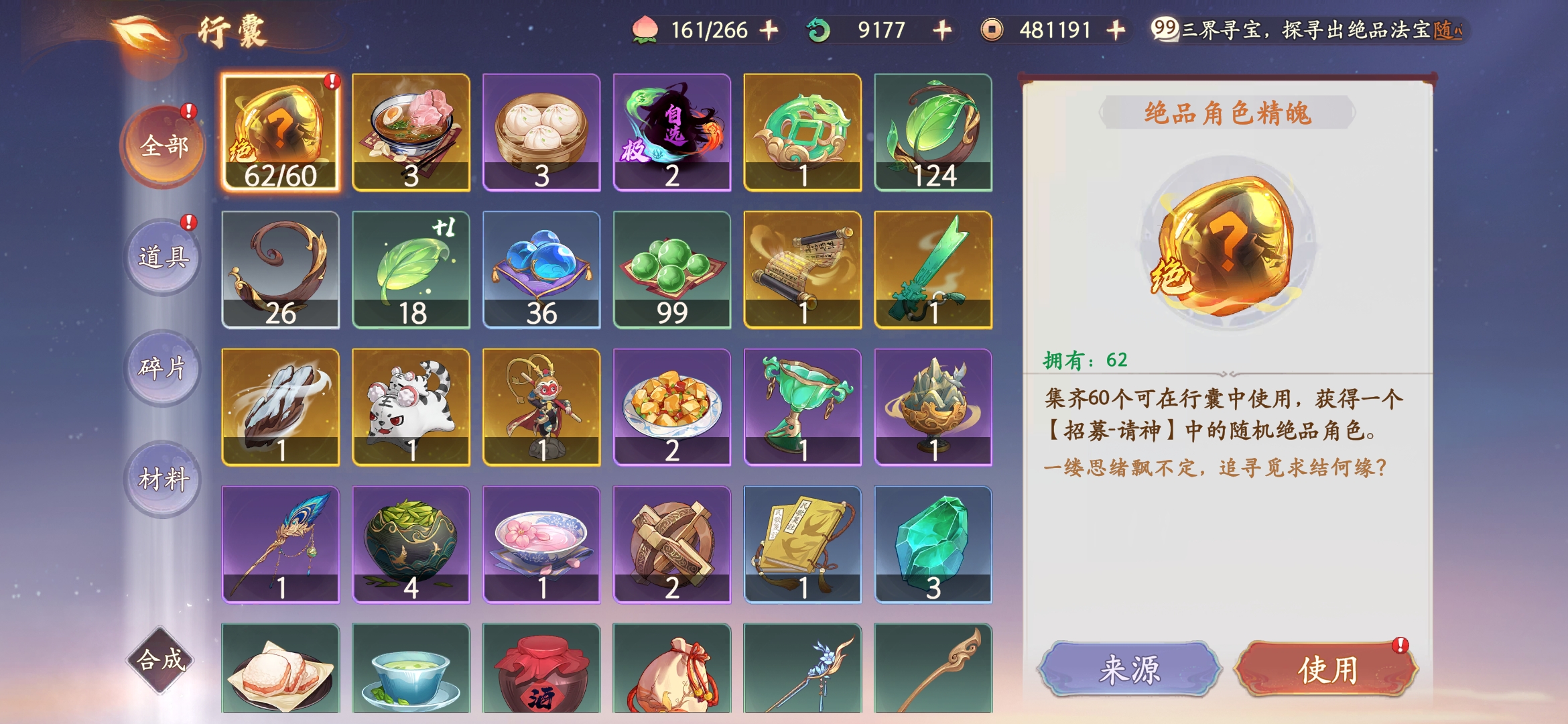Pick the mapo tofu dish item
The height and width of the screenshot is (724, 1568).
[x=671, y=407]
